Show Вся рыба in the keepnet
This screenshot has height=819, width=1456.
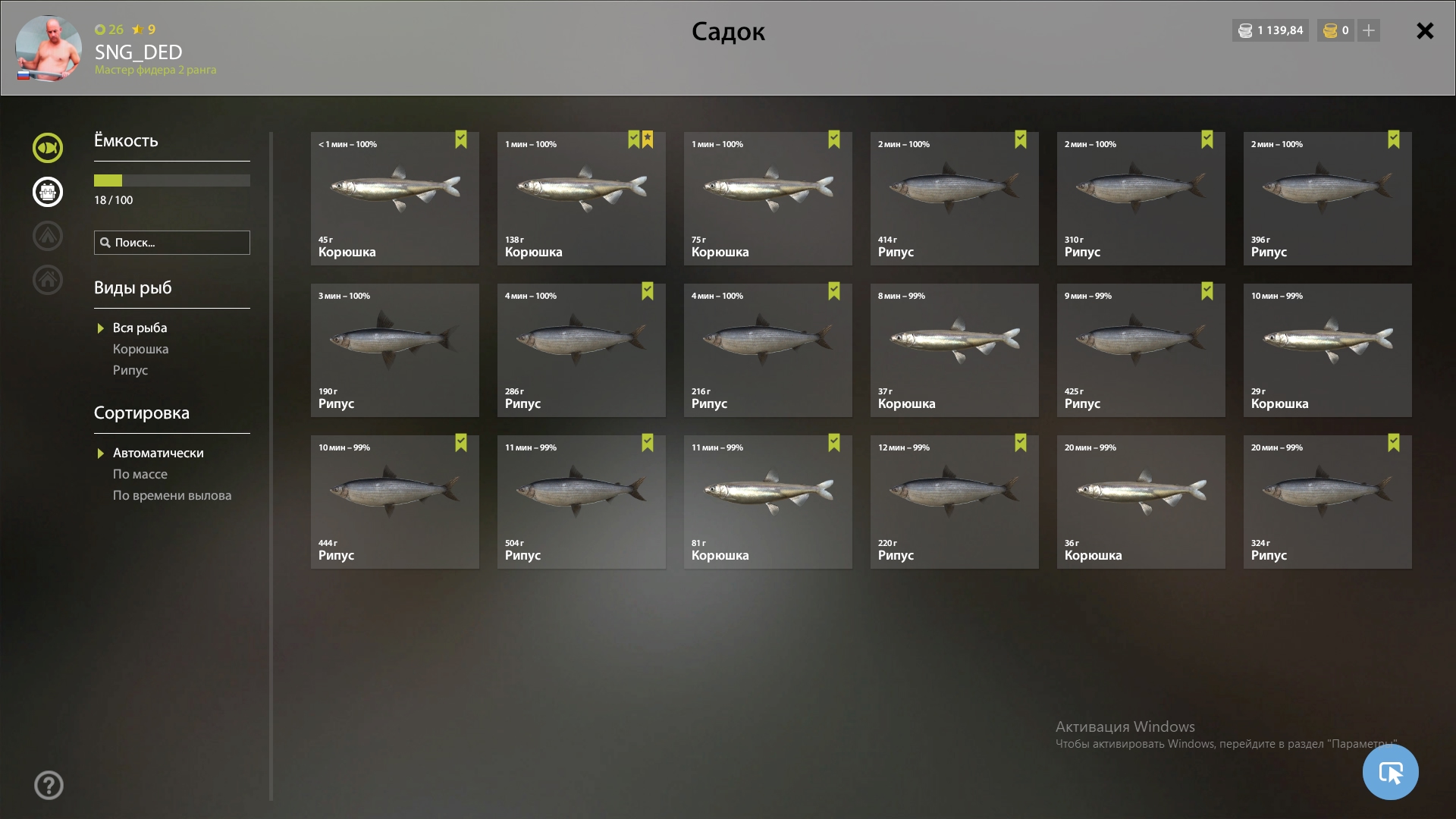[140, 328]
